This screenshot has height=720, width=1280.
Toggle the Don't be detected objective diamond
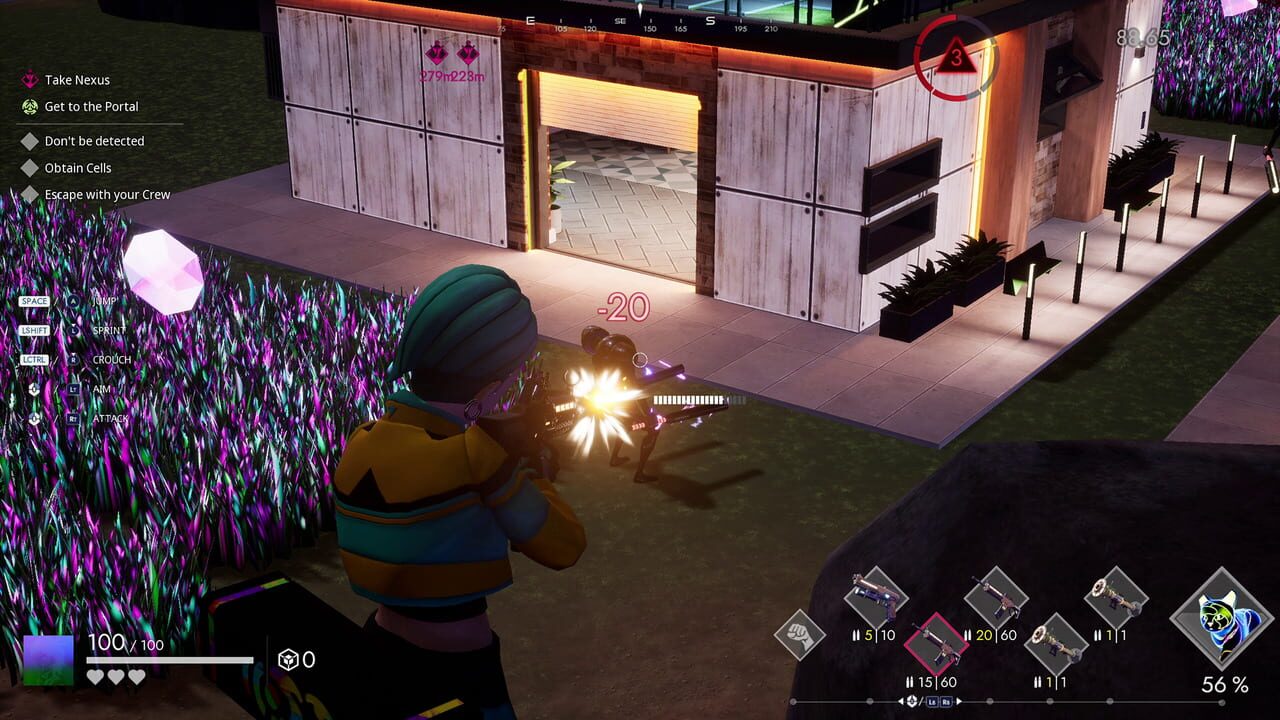click(x=29, y=140)
